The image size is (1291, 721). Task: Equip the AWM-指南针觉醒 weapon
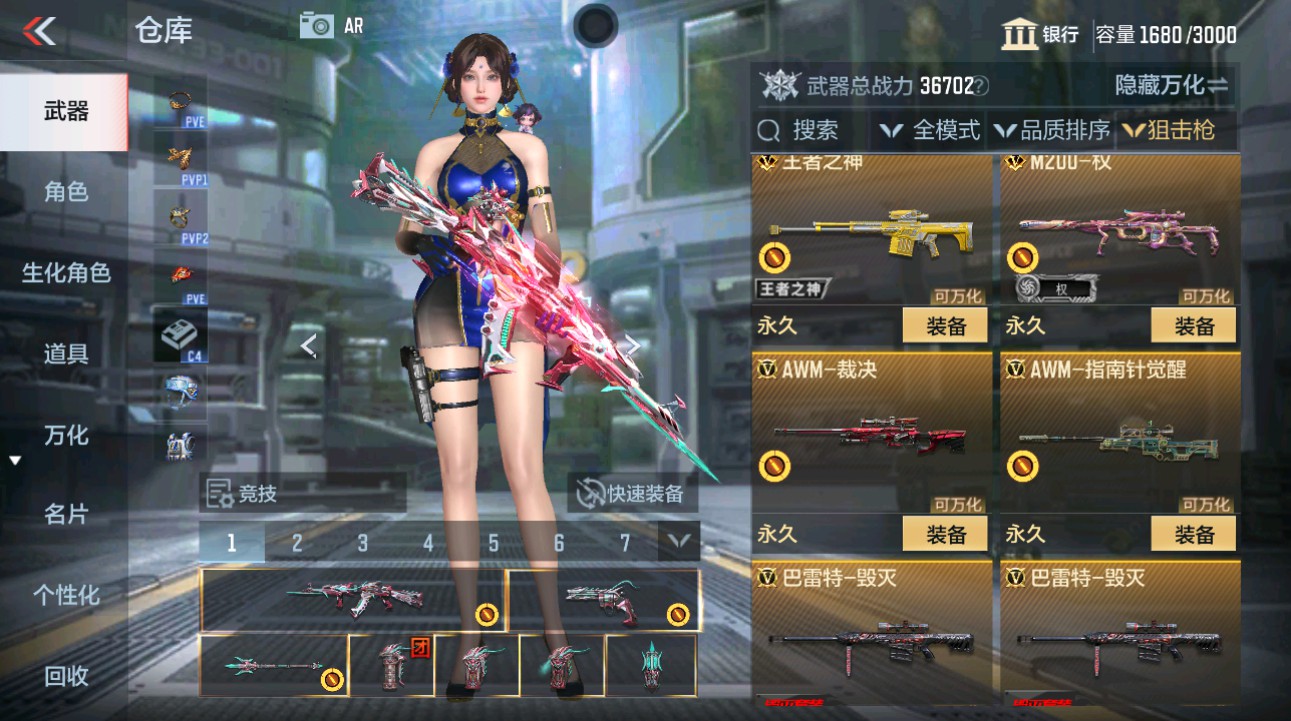(1194, 533)
